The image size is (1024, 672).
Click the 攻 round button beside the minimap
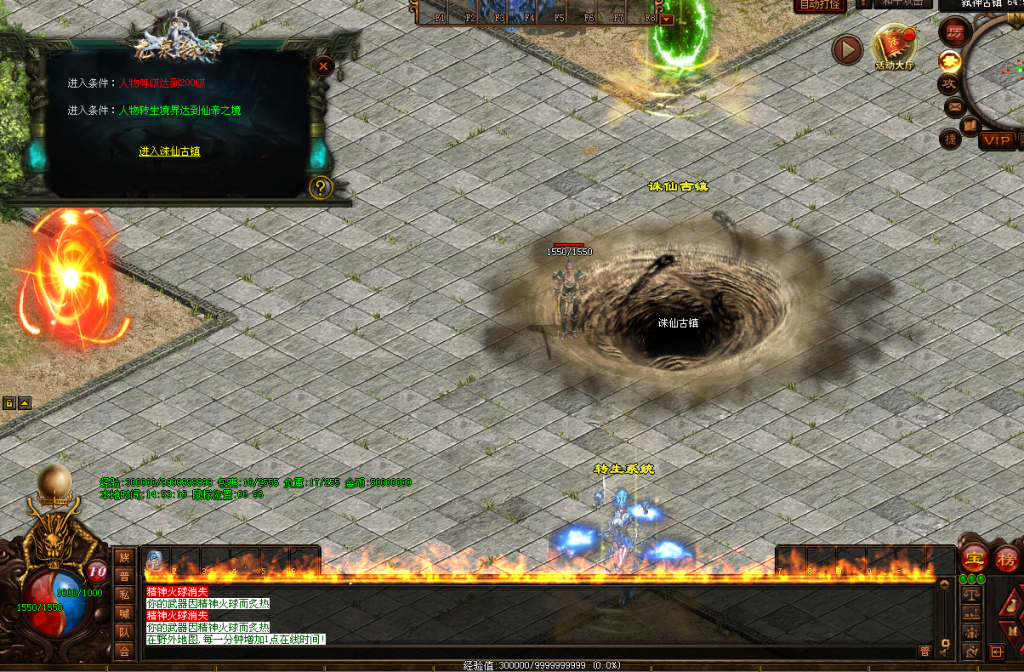949,84
